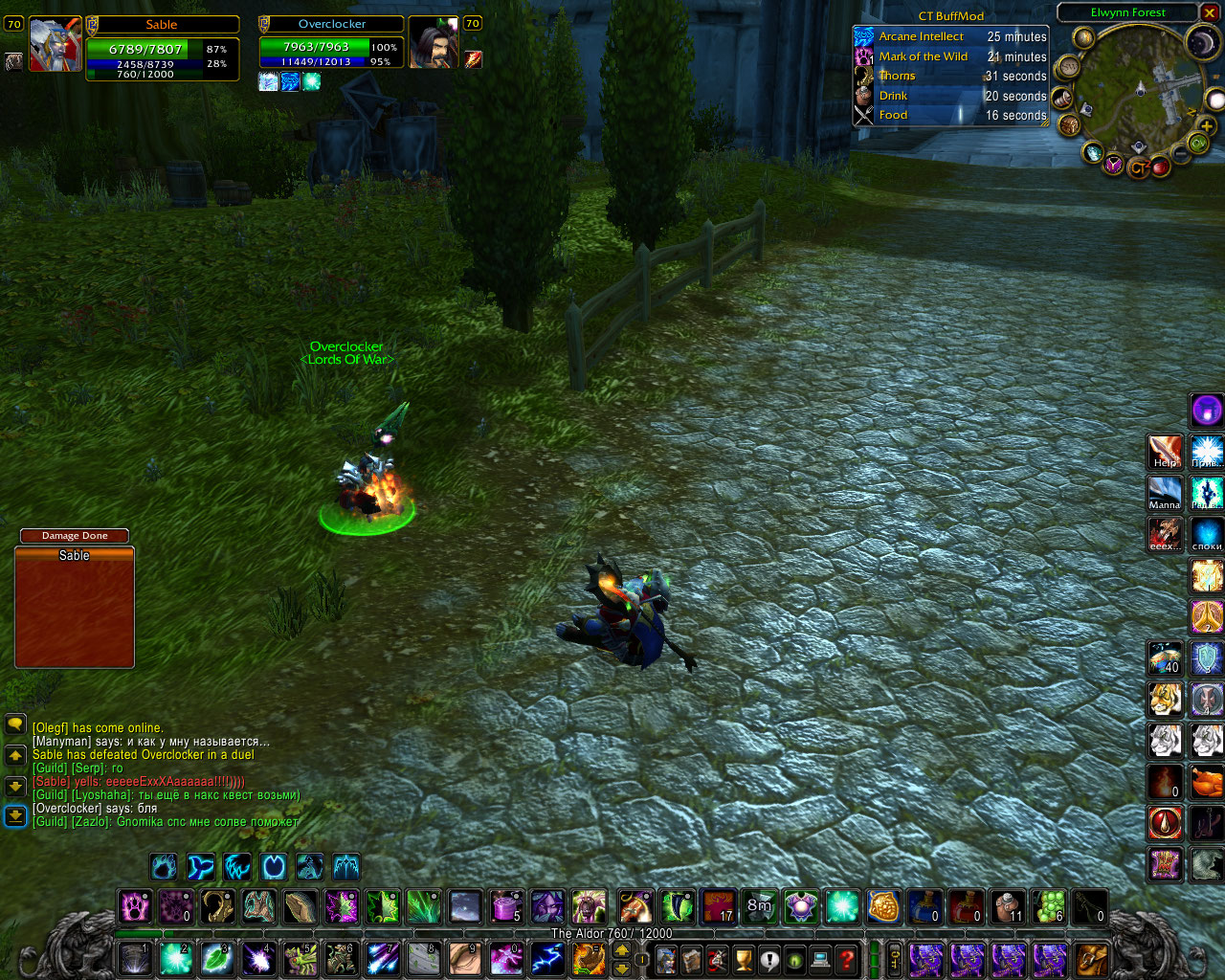Activate the 8m cooldown ability slot
The width and height of the screenshot is (1225, 980).
tap(759, 906)
